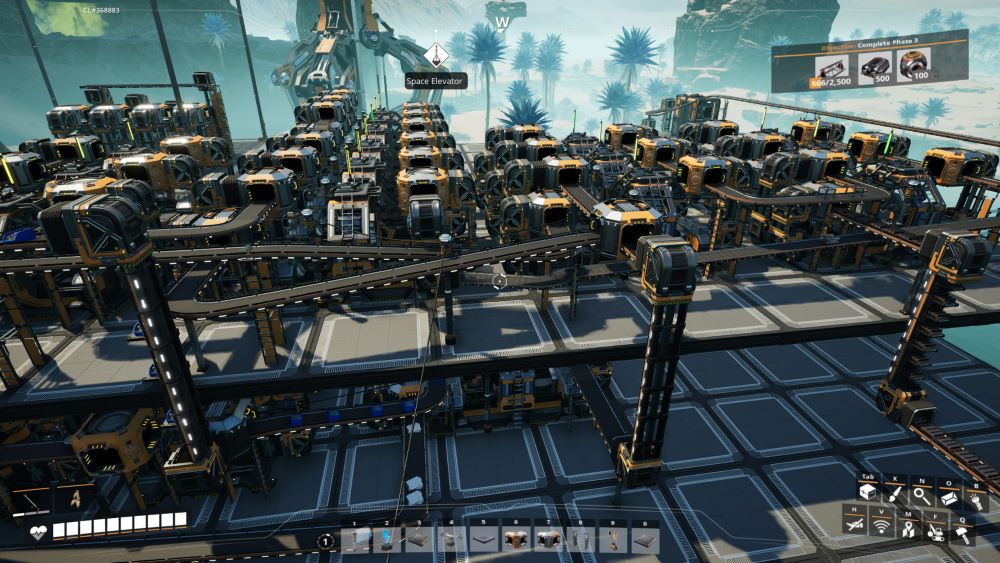
Task: Select the blue glowing item in hotbar slot 2
Action: coord(388,540)
